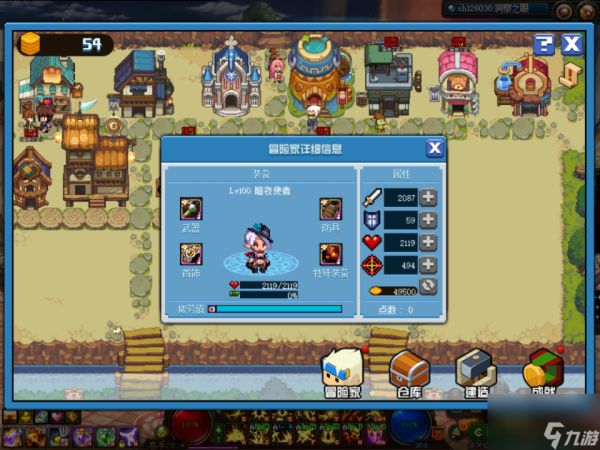
Task: Select the armor (防具) equipment slot
Action: (330, 210)
